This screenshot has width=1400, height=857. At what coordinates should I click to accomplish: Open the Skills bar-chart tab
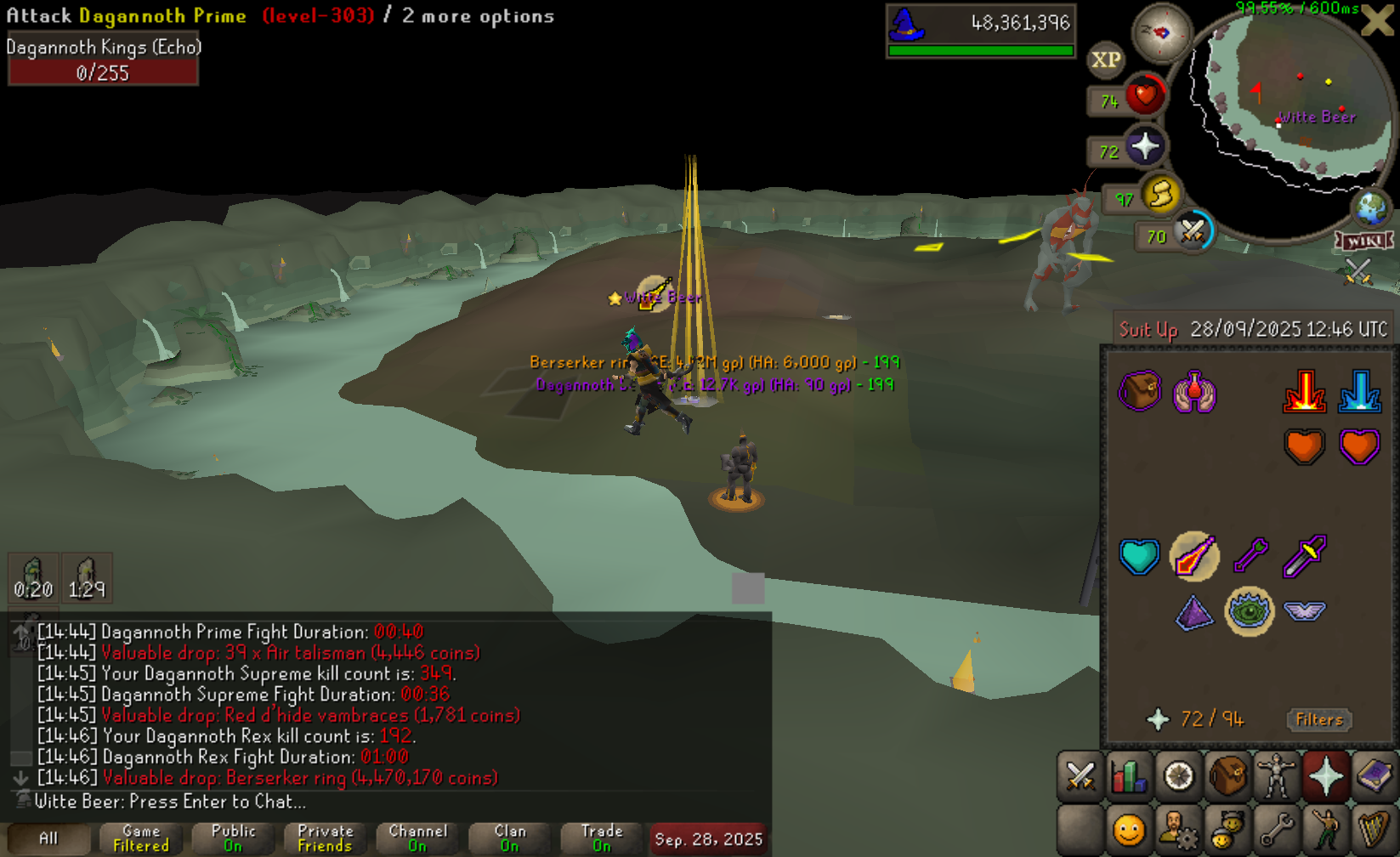click(x=1129, y=776)
